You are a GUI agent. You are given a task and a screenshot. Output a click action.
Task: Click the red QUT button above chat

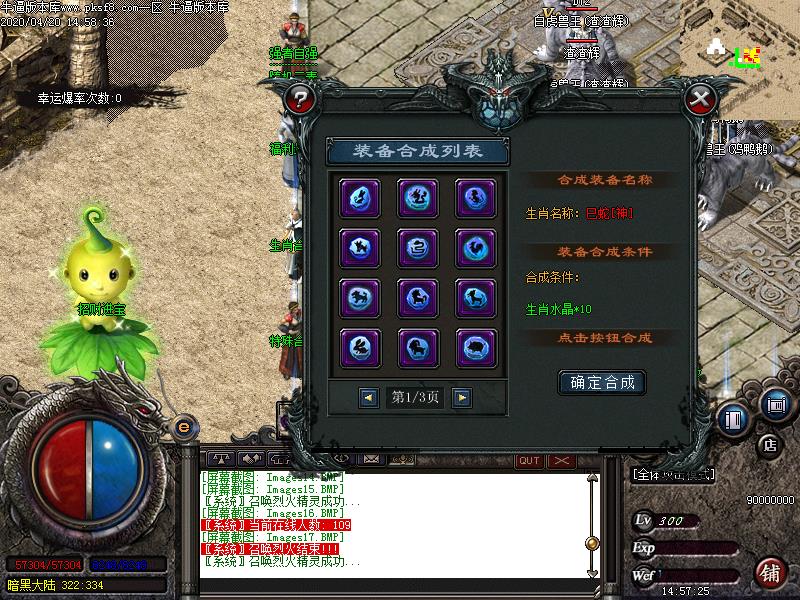point(529,460)
